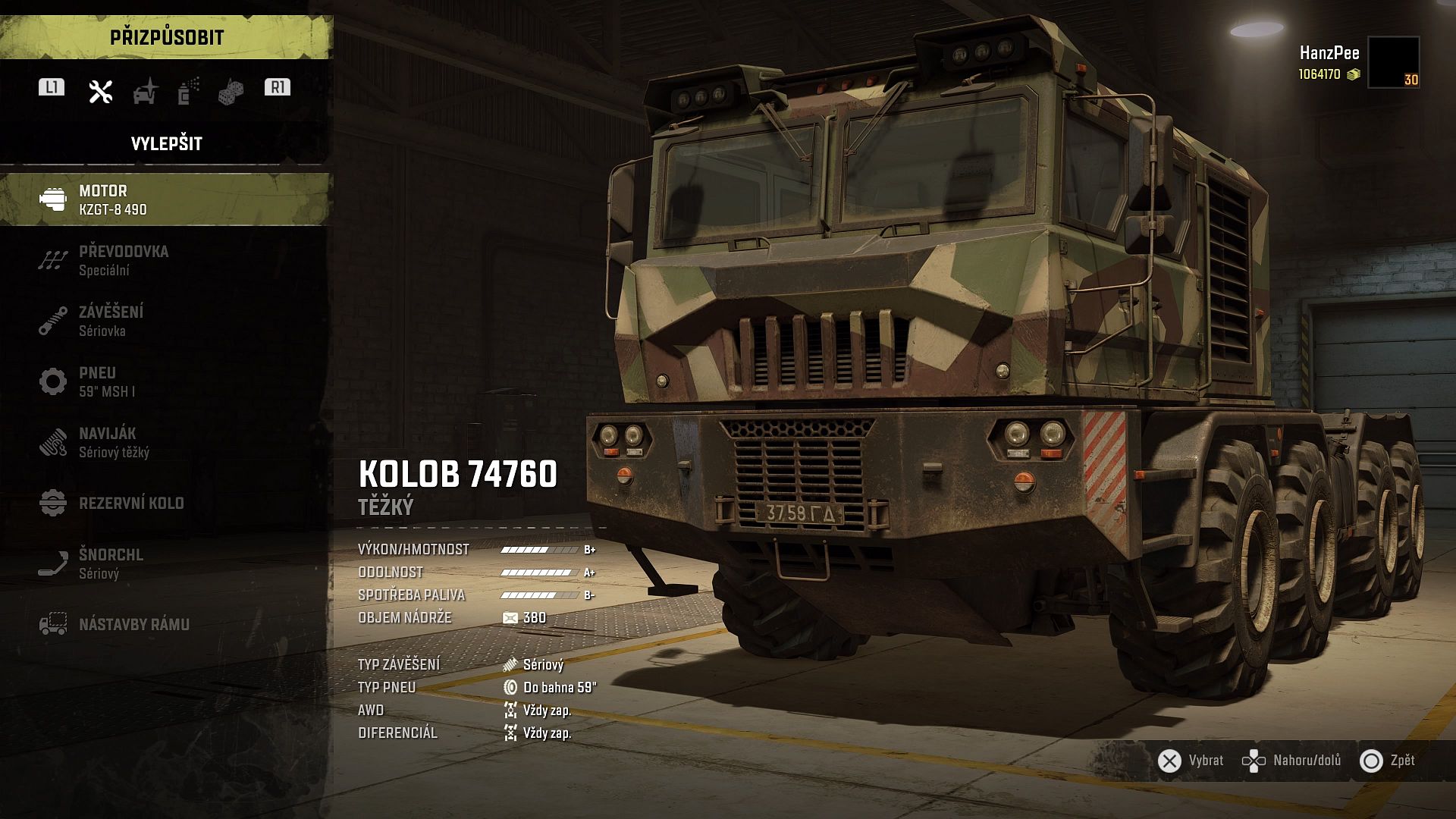Open Nástavby rámu frame add-ons
This screenshot has width=1456, height=819.
pos(165,624)
